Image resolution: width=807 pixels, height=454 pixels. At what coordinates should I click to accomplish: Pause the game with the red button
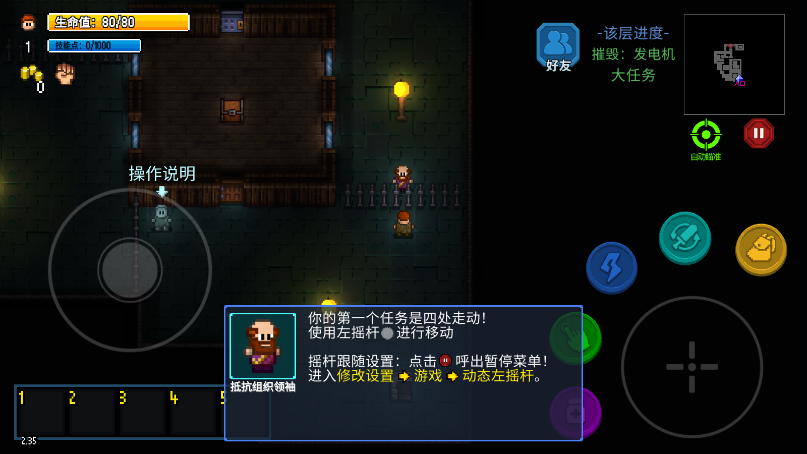pyautogui.click(x=758, y=133)
